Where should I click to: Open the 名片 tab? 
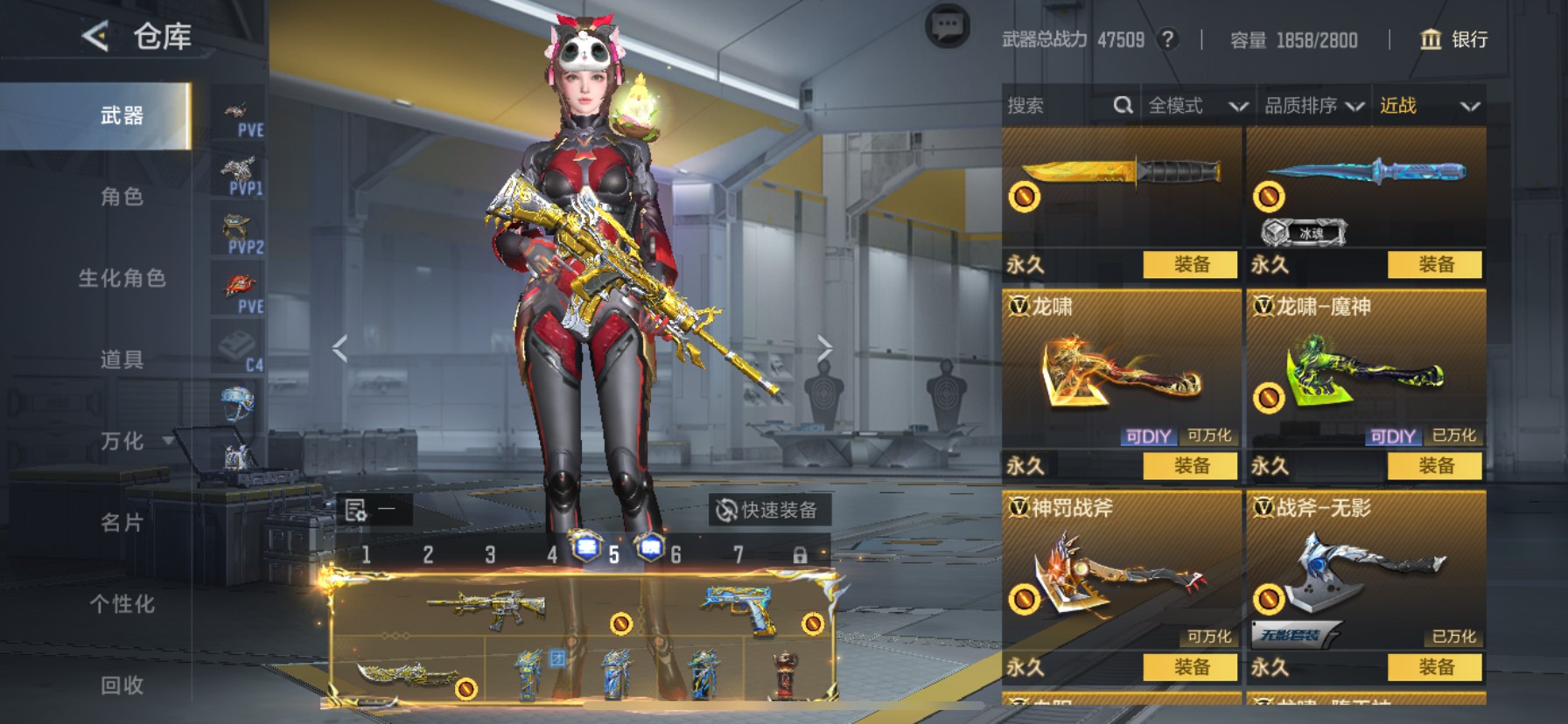pos(122,523)
